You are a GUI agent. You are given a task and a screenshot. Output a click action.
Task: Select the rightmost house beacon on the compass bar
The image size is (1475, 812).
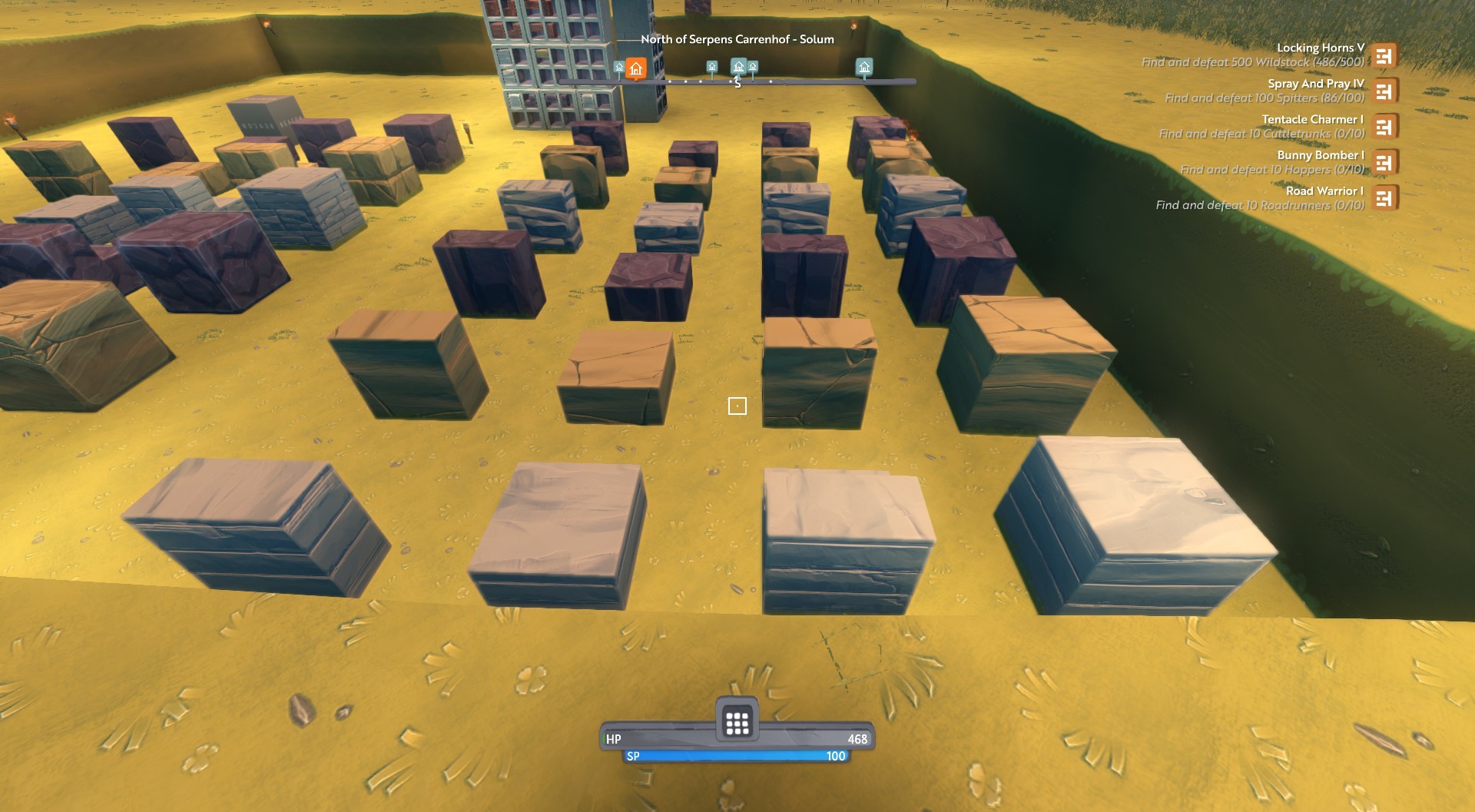coord(864,68)
